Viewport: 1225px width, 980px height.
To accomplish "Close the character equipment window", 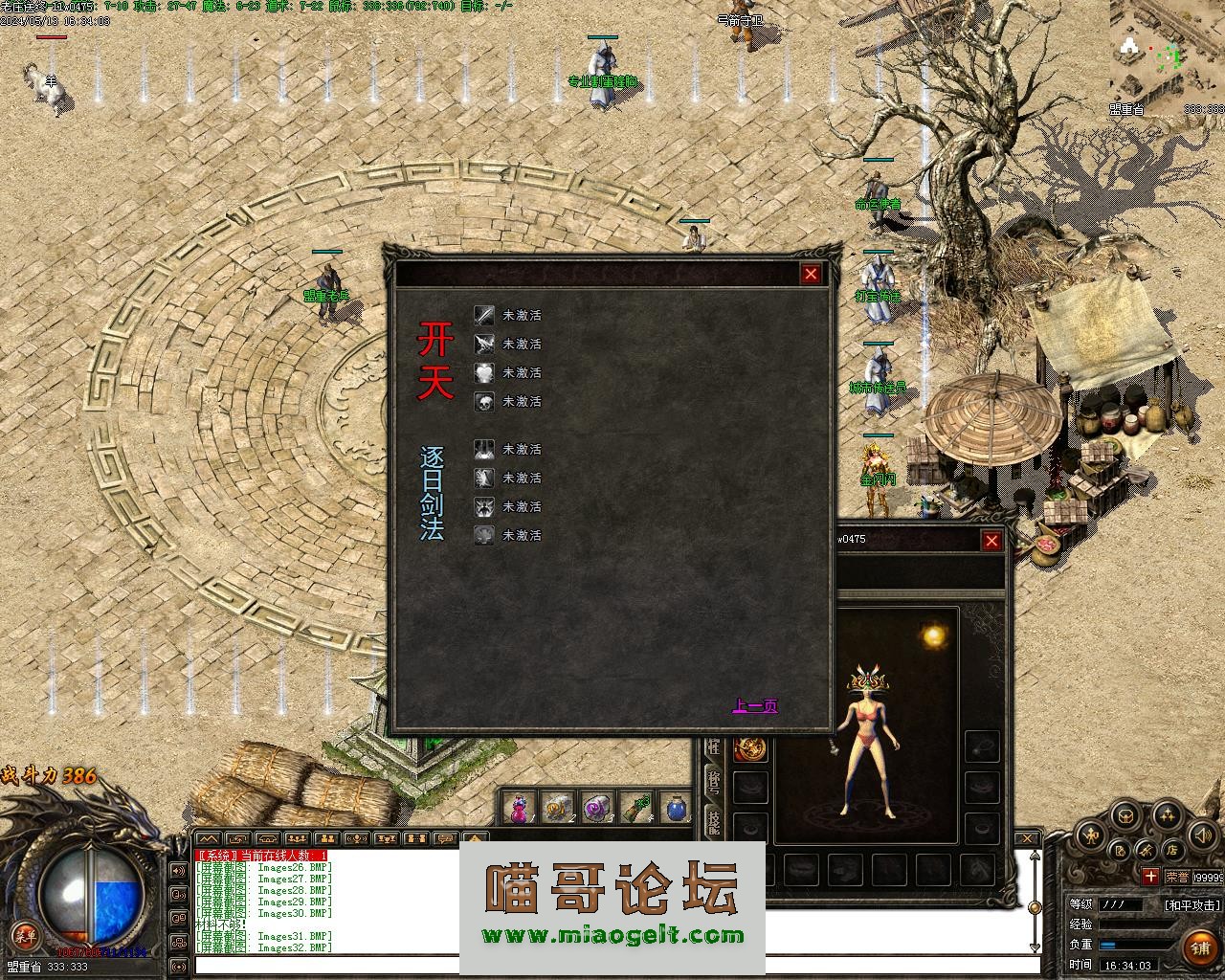I will pos(991,541).
